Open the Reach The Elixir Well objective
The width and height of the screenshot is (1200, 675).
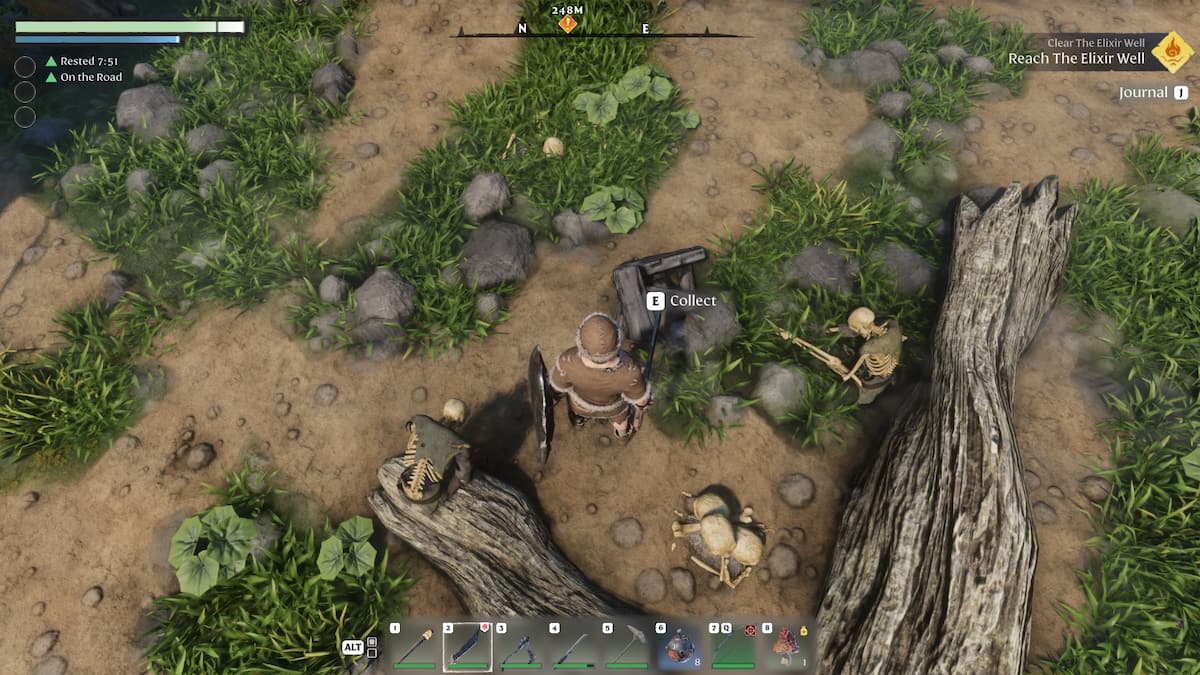(1075, 58)
